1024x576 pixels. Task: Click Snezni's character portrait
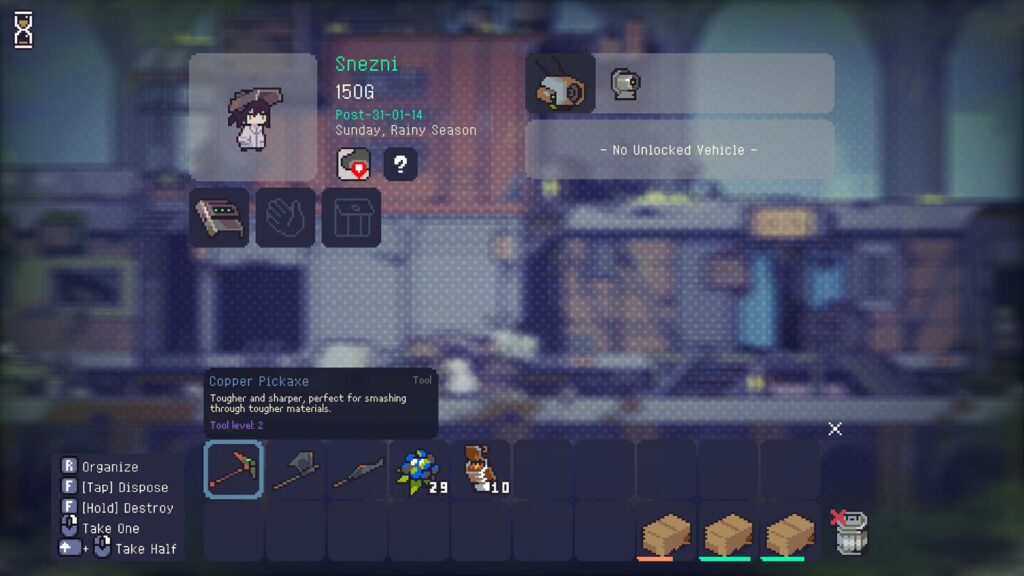tap(253, 118)
